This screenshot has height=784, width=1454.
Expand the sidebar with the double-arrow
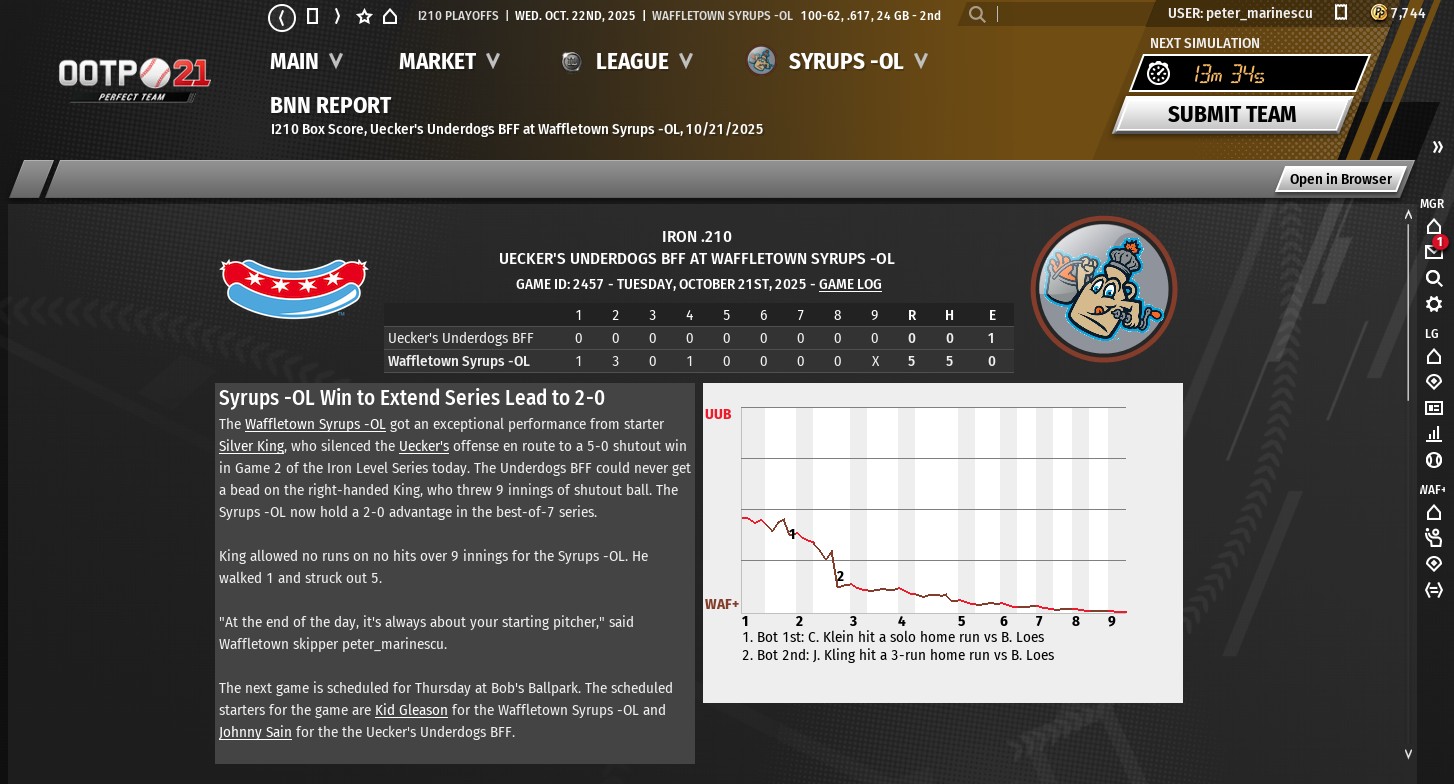pos(1437,147)
